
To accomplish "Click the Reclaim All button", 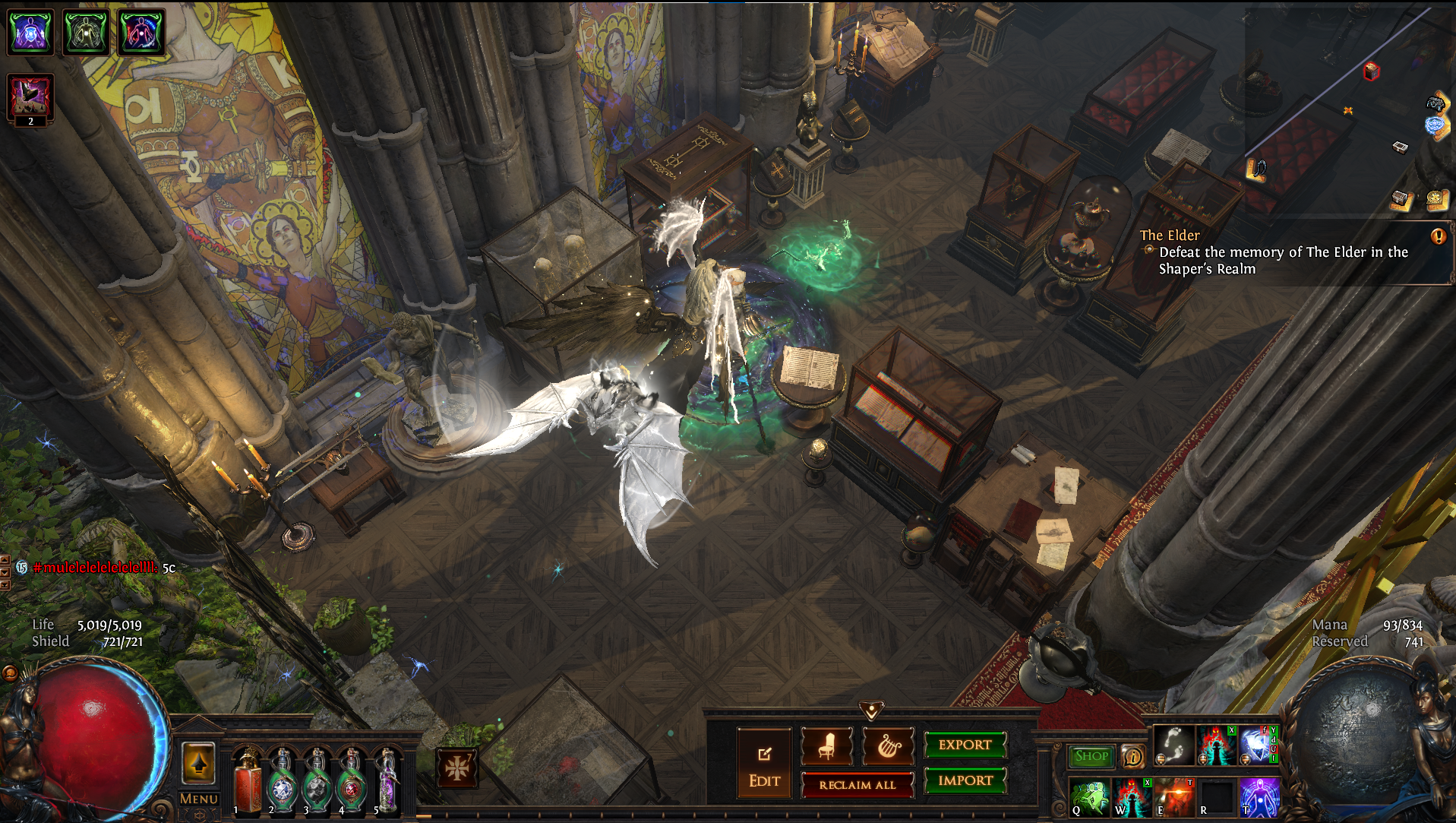I will pyautogui.click(x=857, y=785).
